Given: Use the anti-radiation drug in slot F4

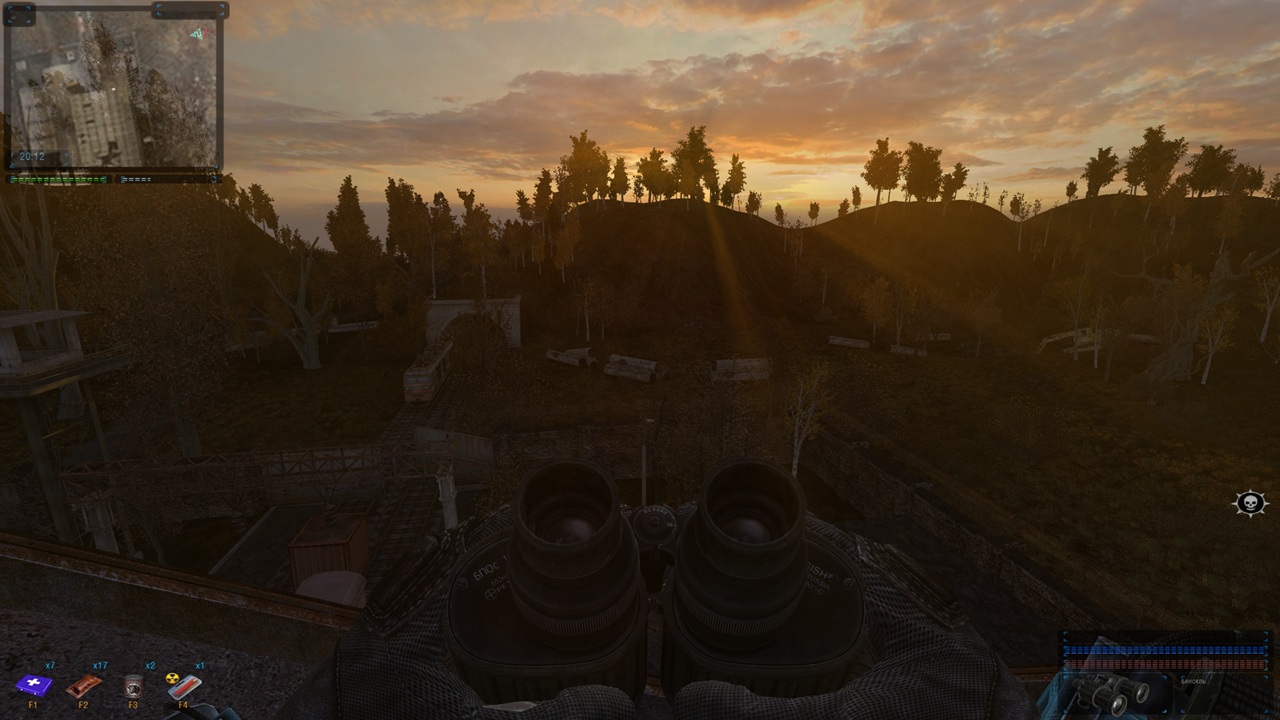Looking at the screenshot, I should (x=183, y=685).
